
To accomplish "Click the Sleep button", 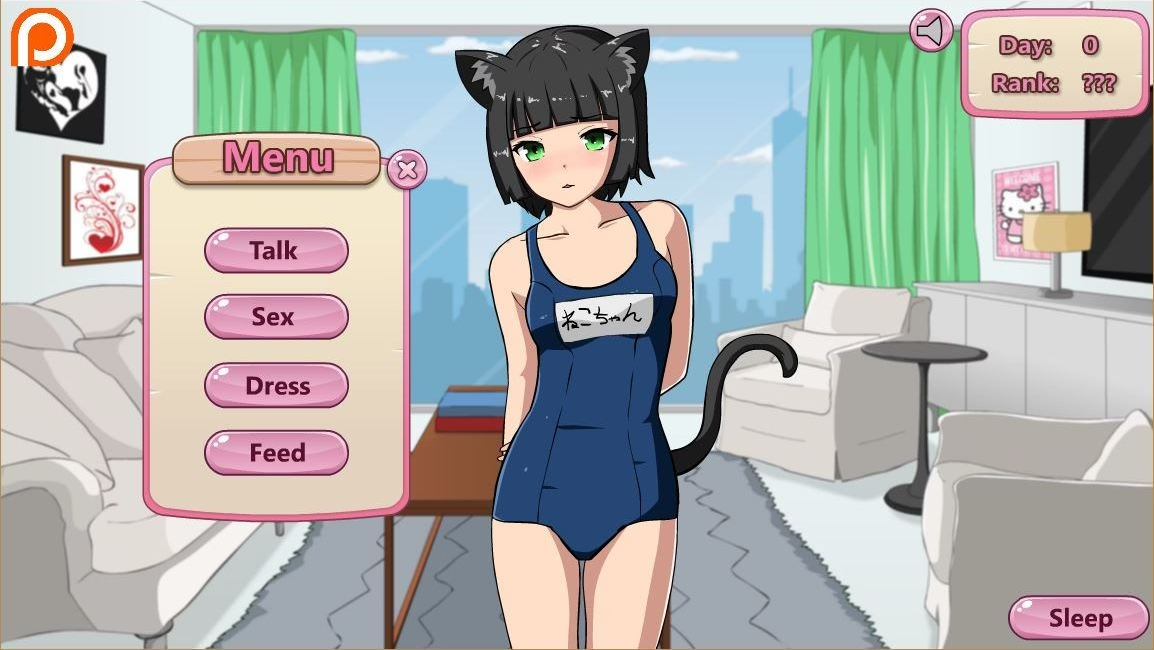I will click(x=1079, y=618).
